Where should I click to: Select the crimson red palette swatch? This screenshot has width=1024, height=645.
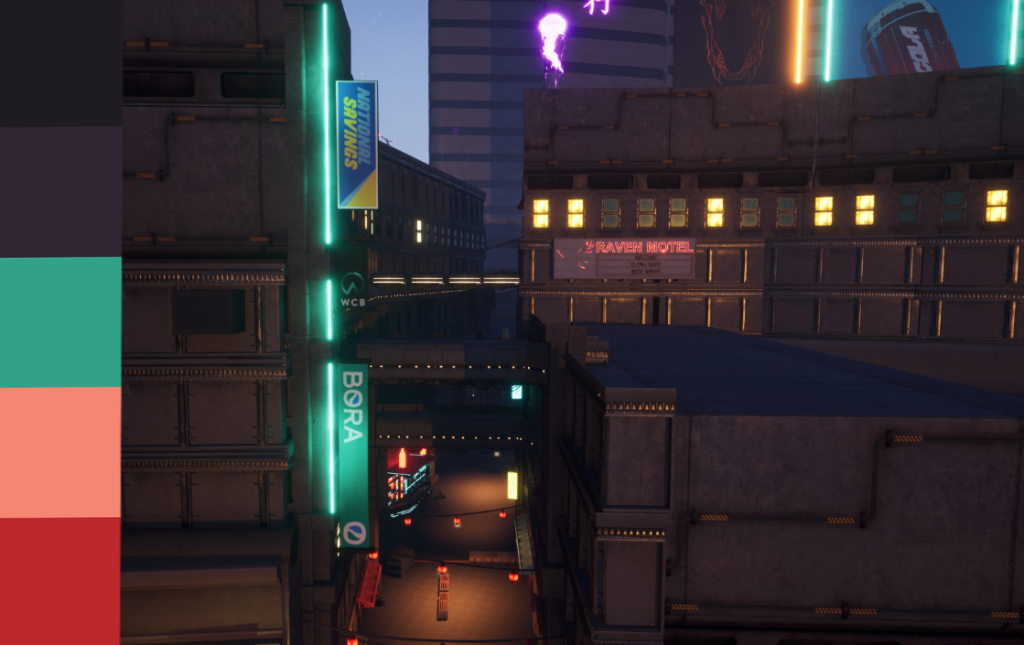click(x=60, y=581)
